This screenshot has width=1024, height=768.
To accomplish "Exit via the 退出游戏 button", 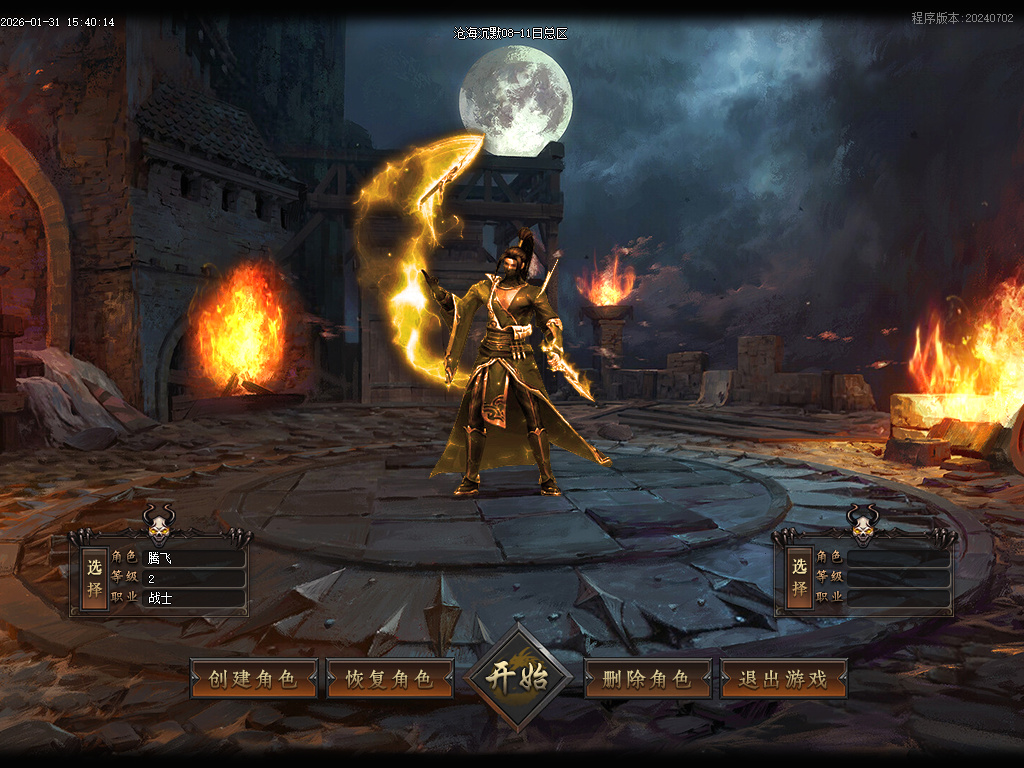I will (783, 678).
